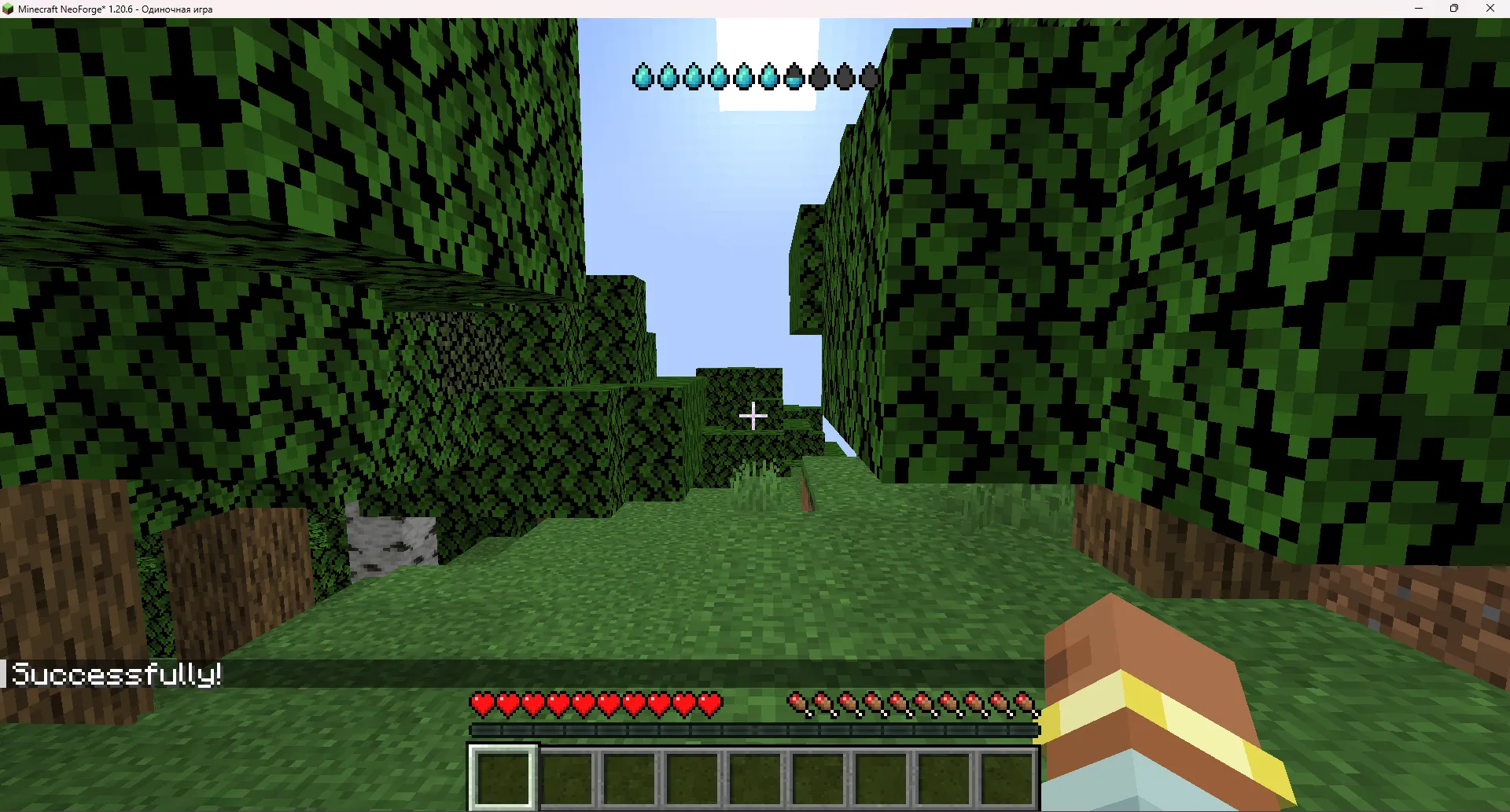This screenshot has height=812, width=1510.
Task: Click the fifth heart in the health bar
Action: 582,705
